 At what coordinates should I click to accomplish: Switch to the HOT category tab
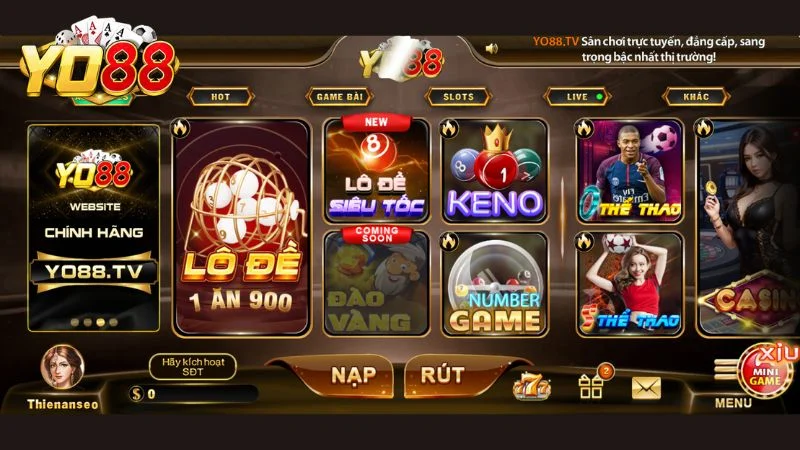(219, 97)
